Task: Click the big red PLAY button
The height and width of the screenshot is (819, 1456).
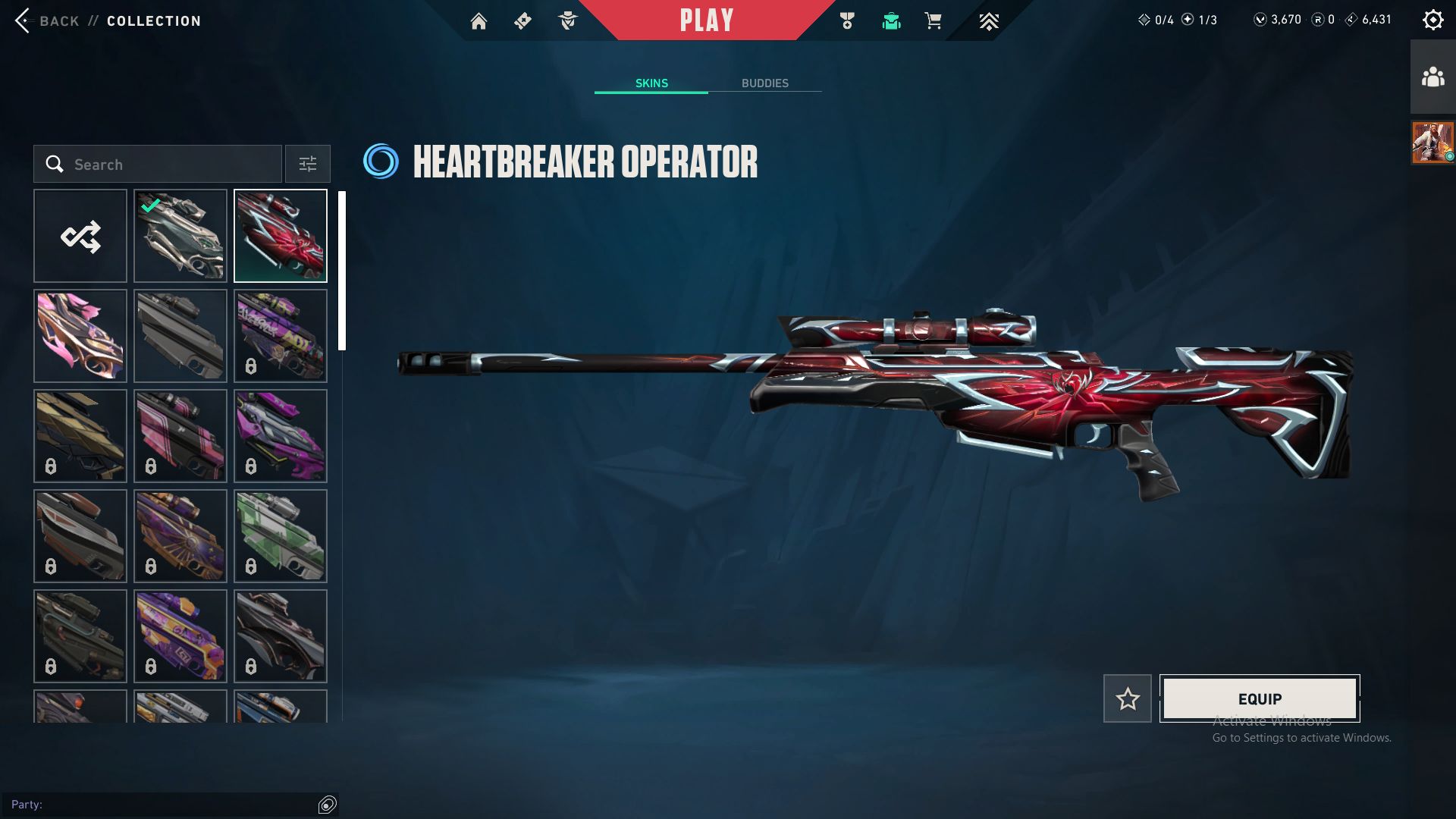Action: tap(706, 20)
